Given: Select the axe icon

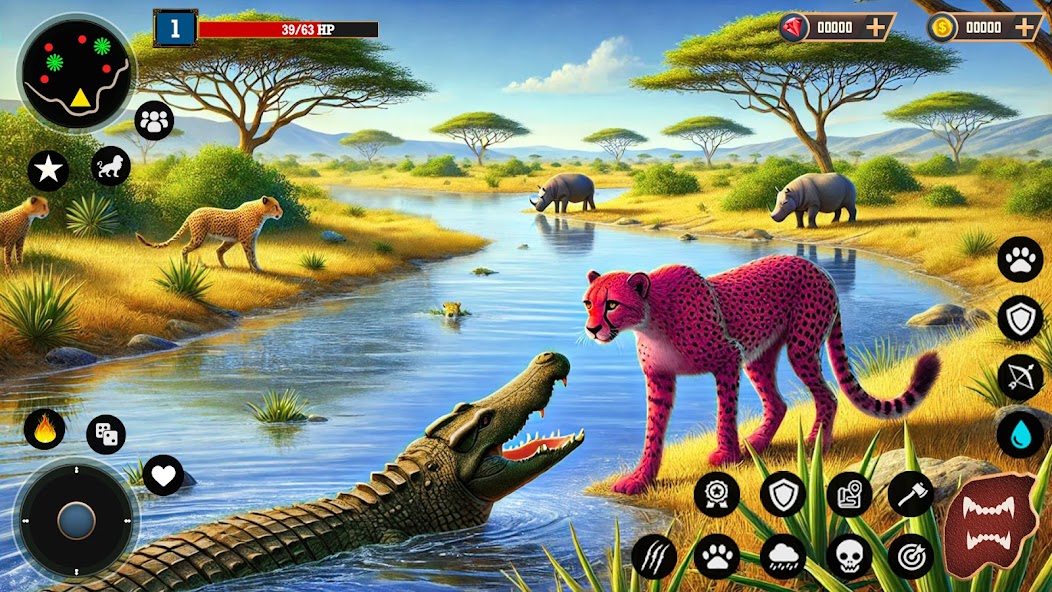Looking at the screenshot, I should pyautogui.click(x=911, y=493).
